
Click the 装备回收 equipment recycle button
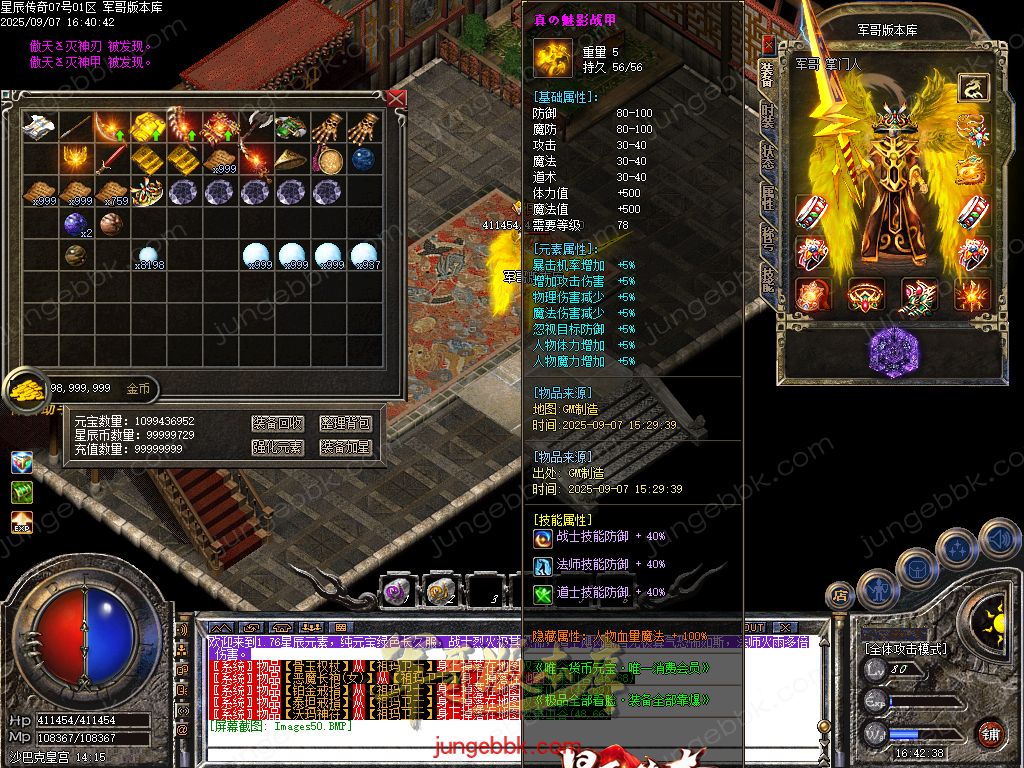277,424
